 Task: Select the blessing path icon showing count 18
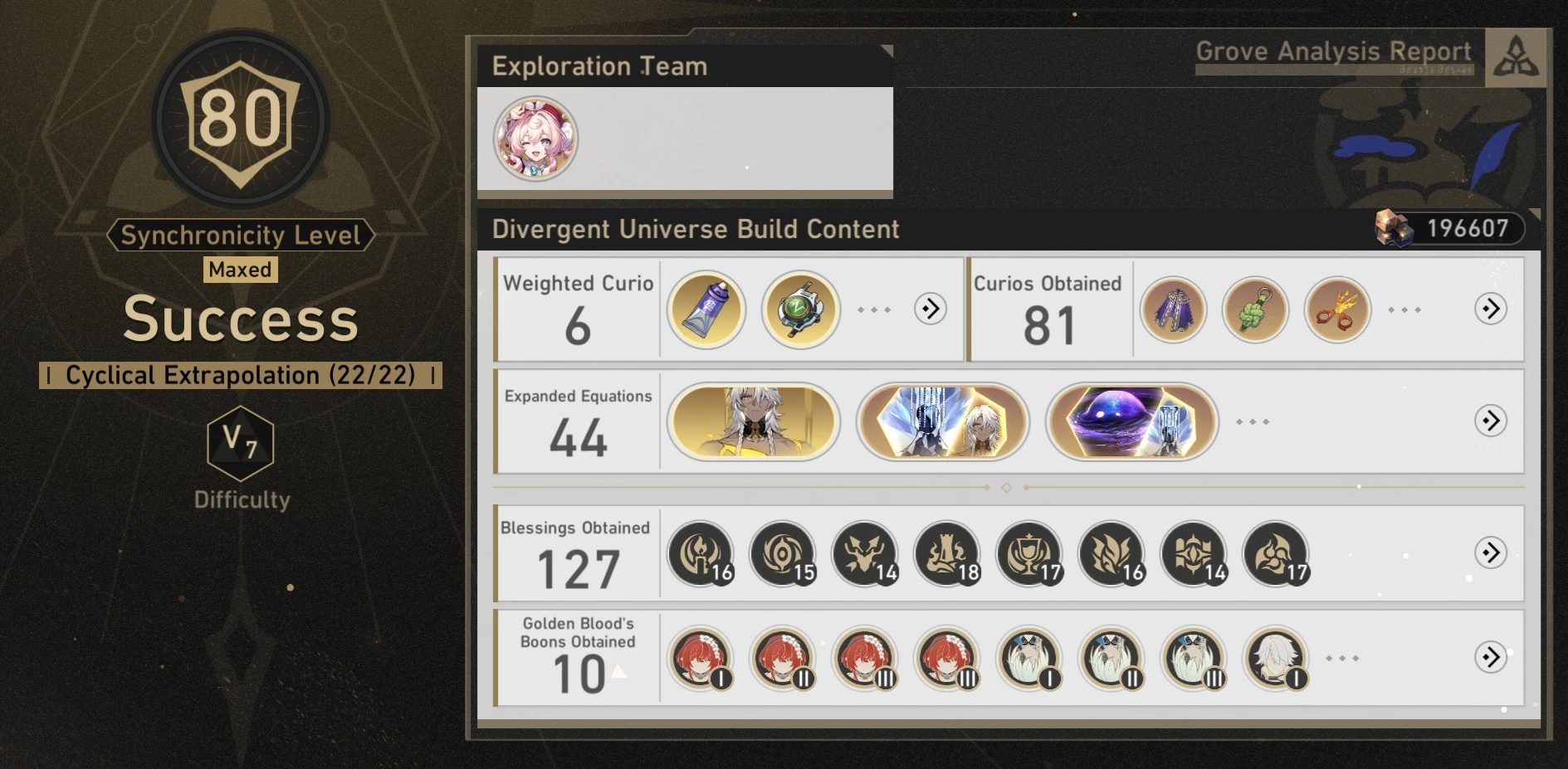945,553
